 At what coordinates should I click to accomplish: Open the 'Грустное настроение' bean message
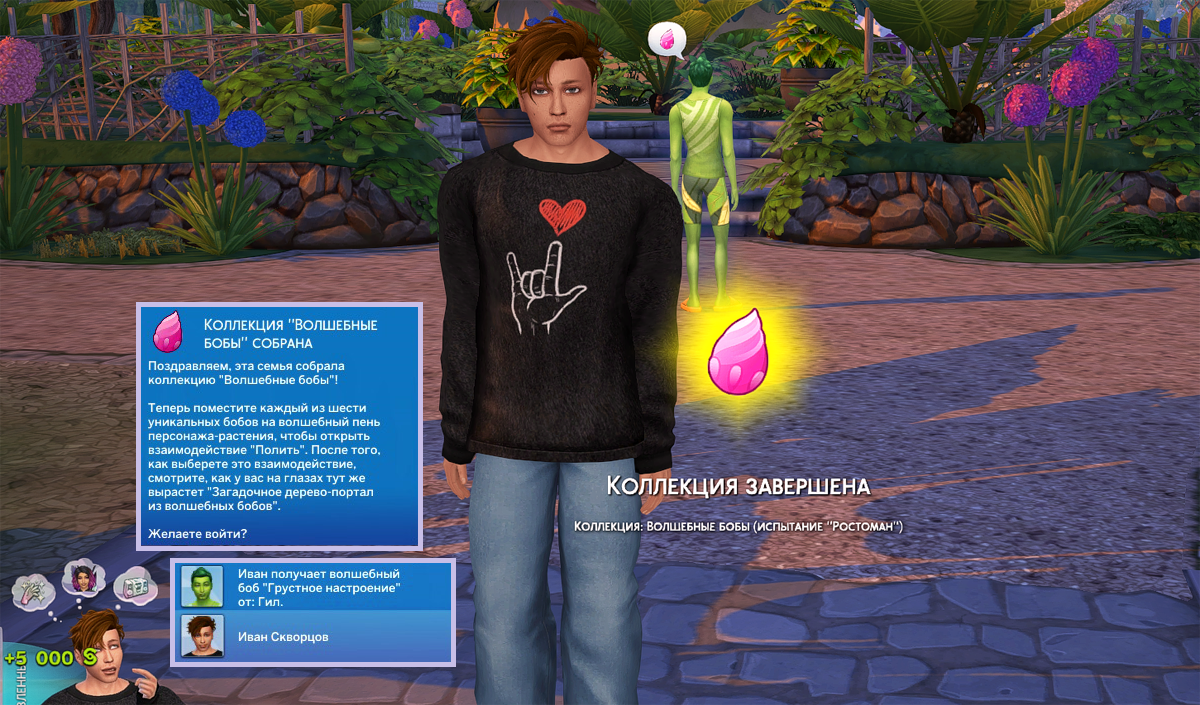tap(318, 587)
